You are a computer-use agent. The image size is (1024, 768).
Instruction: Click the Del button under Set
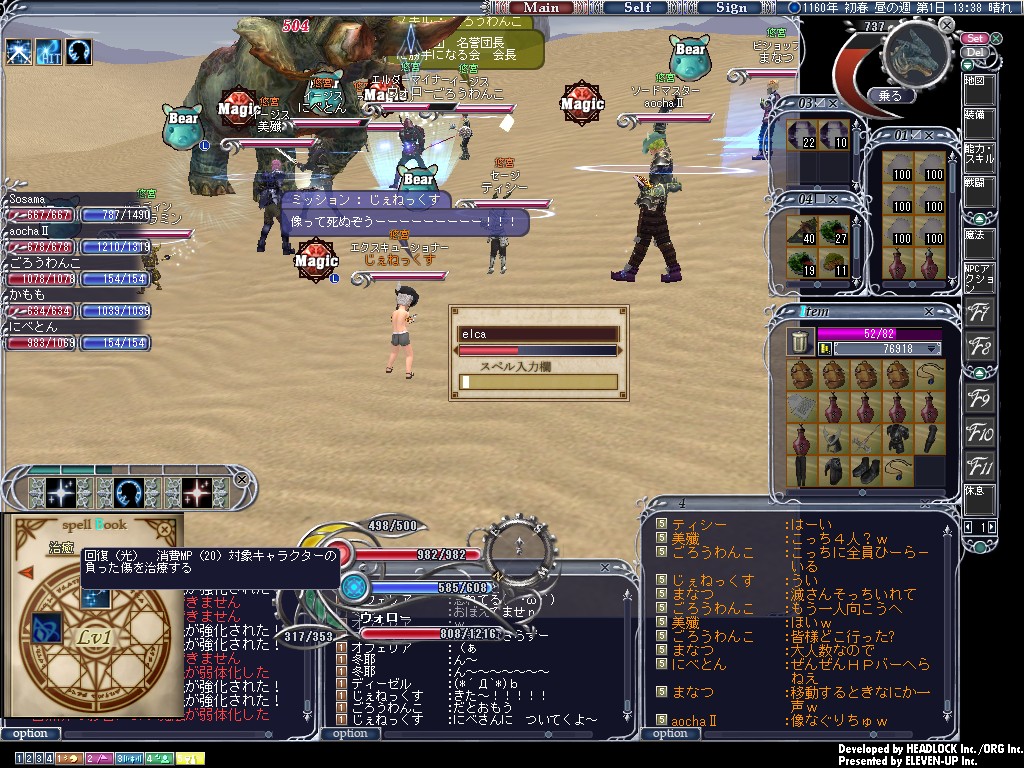point(975,52)
